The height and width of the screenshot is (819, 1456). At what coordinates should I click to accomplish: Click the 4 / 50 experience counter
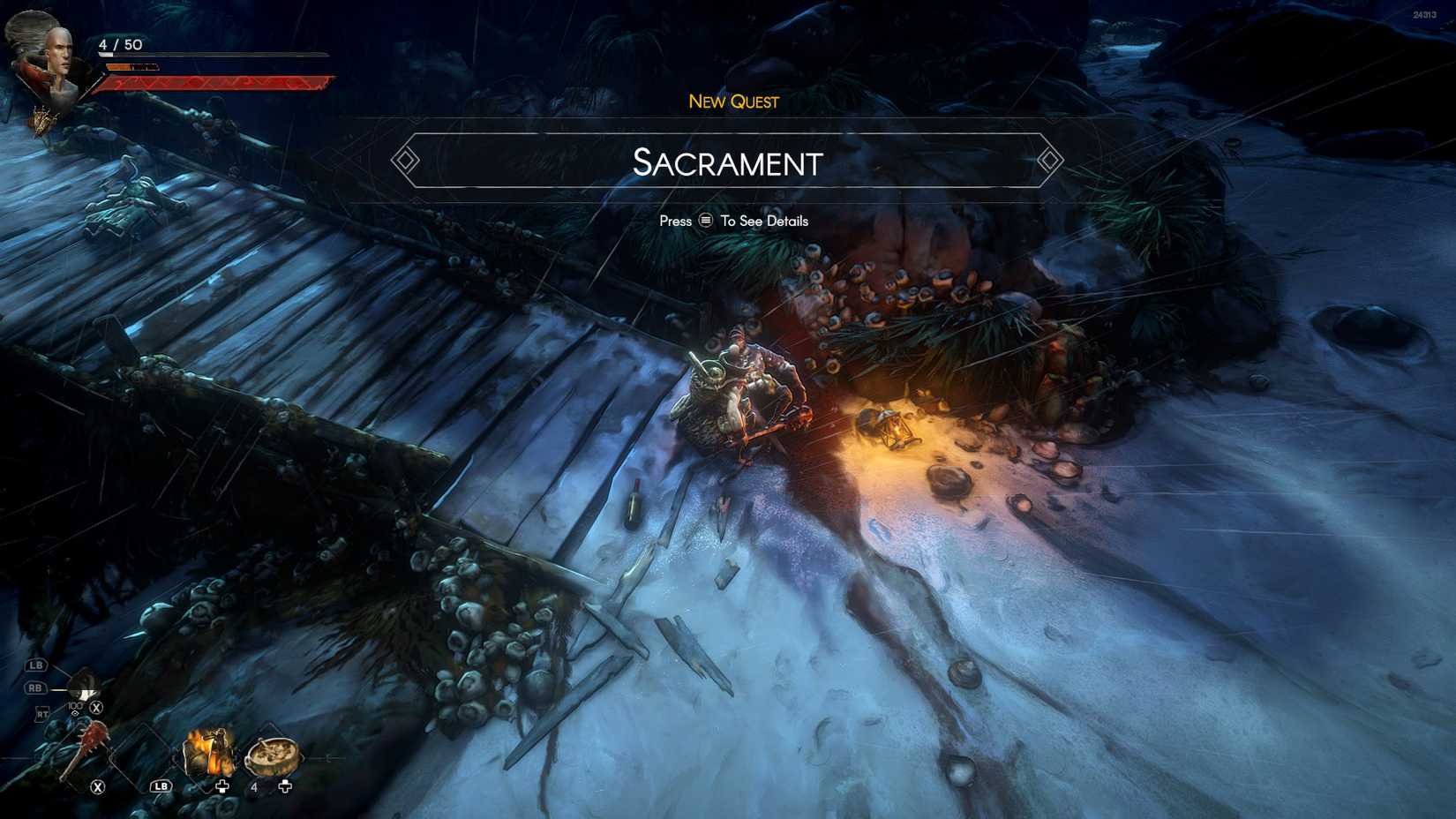(x=121, y=42)
